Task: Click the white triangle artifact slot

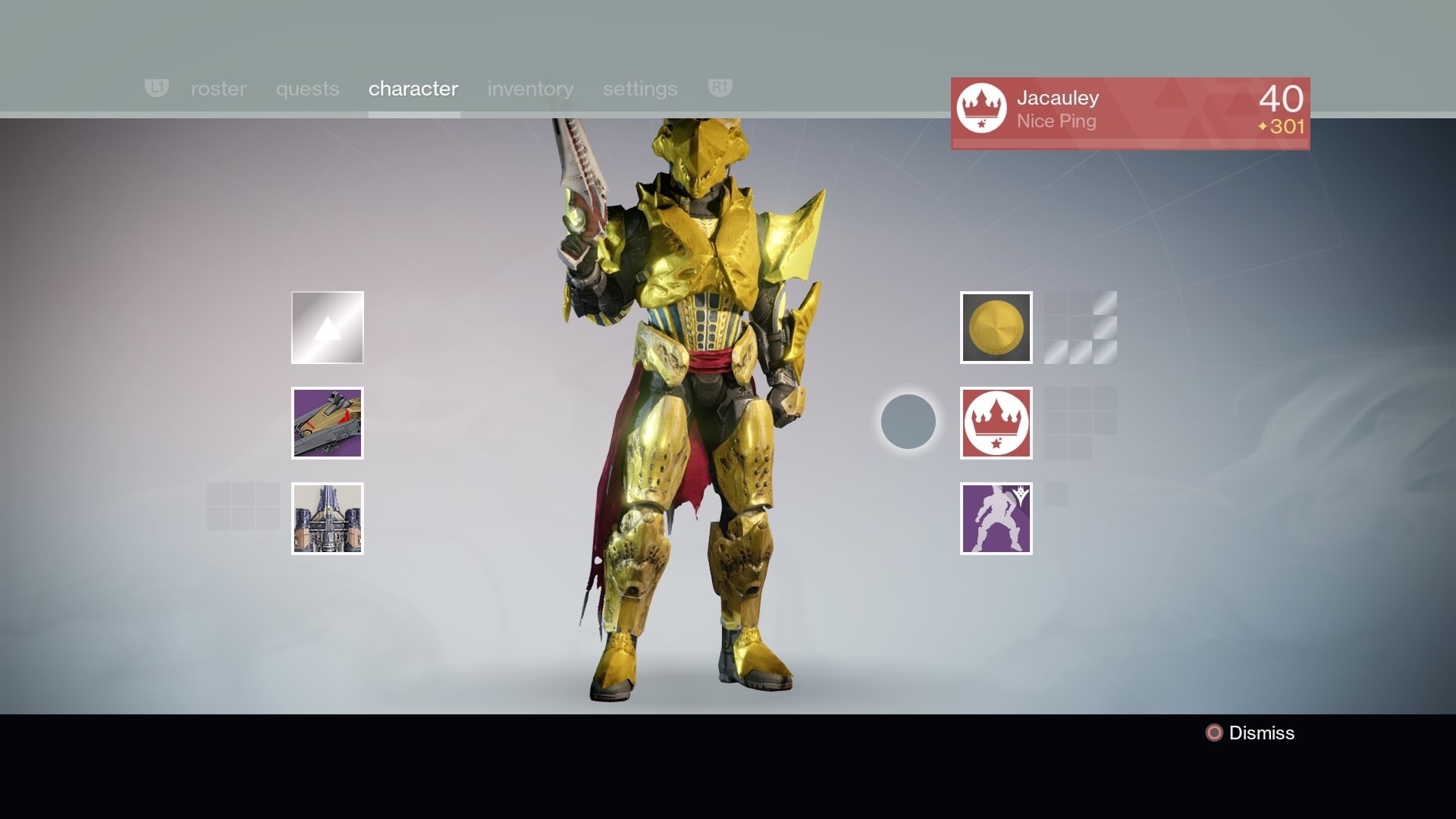Action: (x=327, y=328)
